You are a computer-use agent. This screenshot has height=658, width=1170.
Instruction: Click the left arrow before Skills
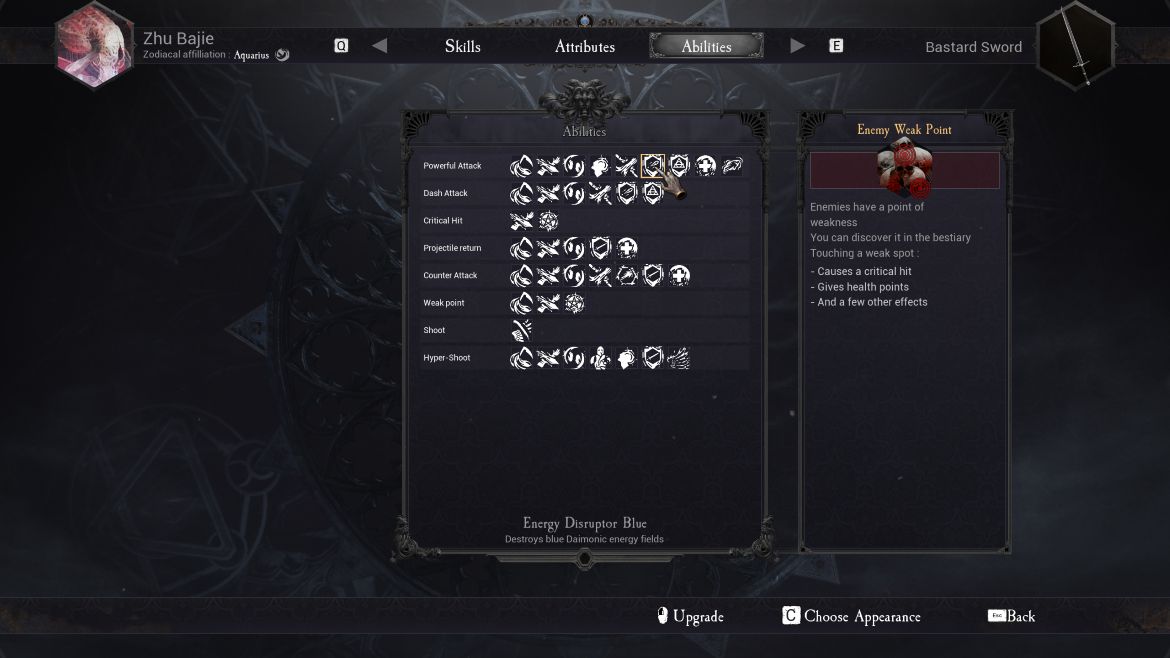point(379,46)
